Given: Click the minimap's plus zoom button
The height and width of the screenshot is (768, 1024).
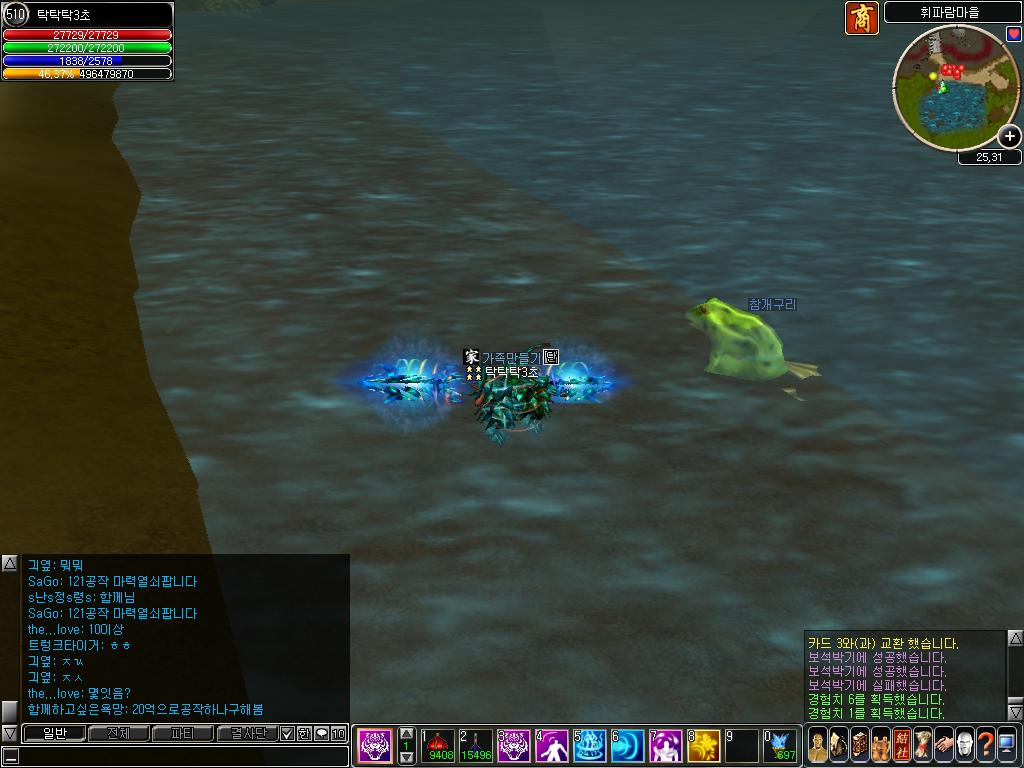Looking at the screenshot, I should [1010, 137].
